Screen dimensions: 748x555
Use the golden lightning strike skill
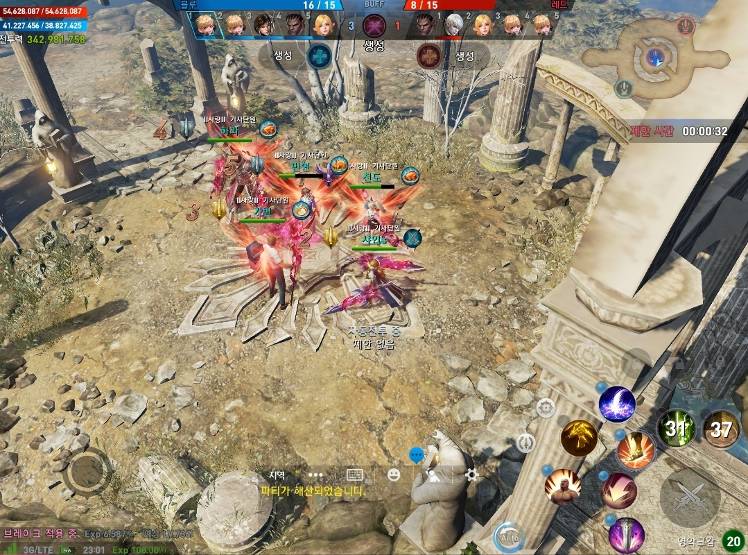point(578,437)
